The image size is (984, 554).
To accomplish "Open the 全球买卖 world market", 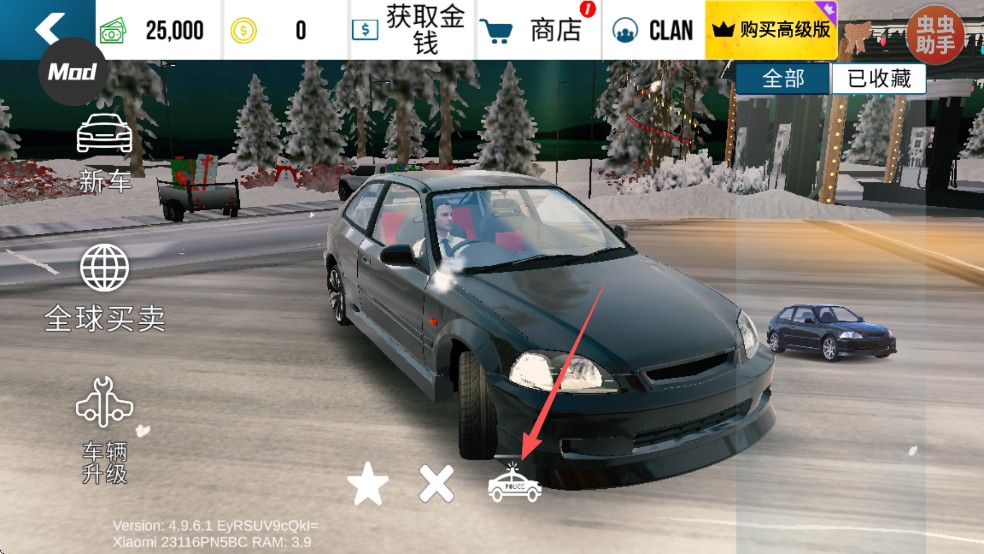I will (x=105, y=288).
